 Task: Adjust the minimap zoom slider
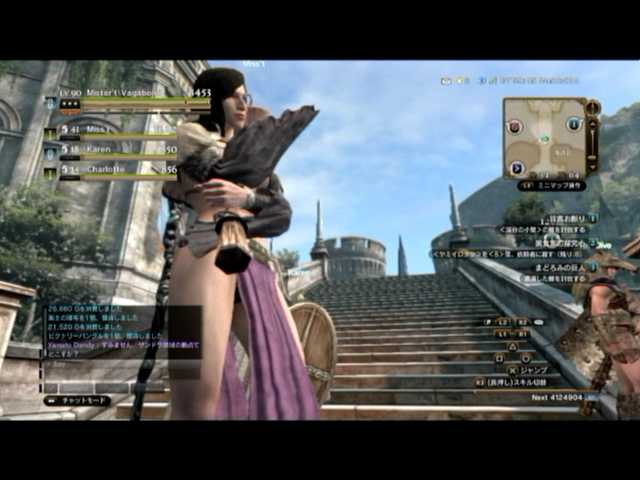(592, 138)
